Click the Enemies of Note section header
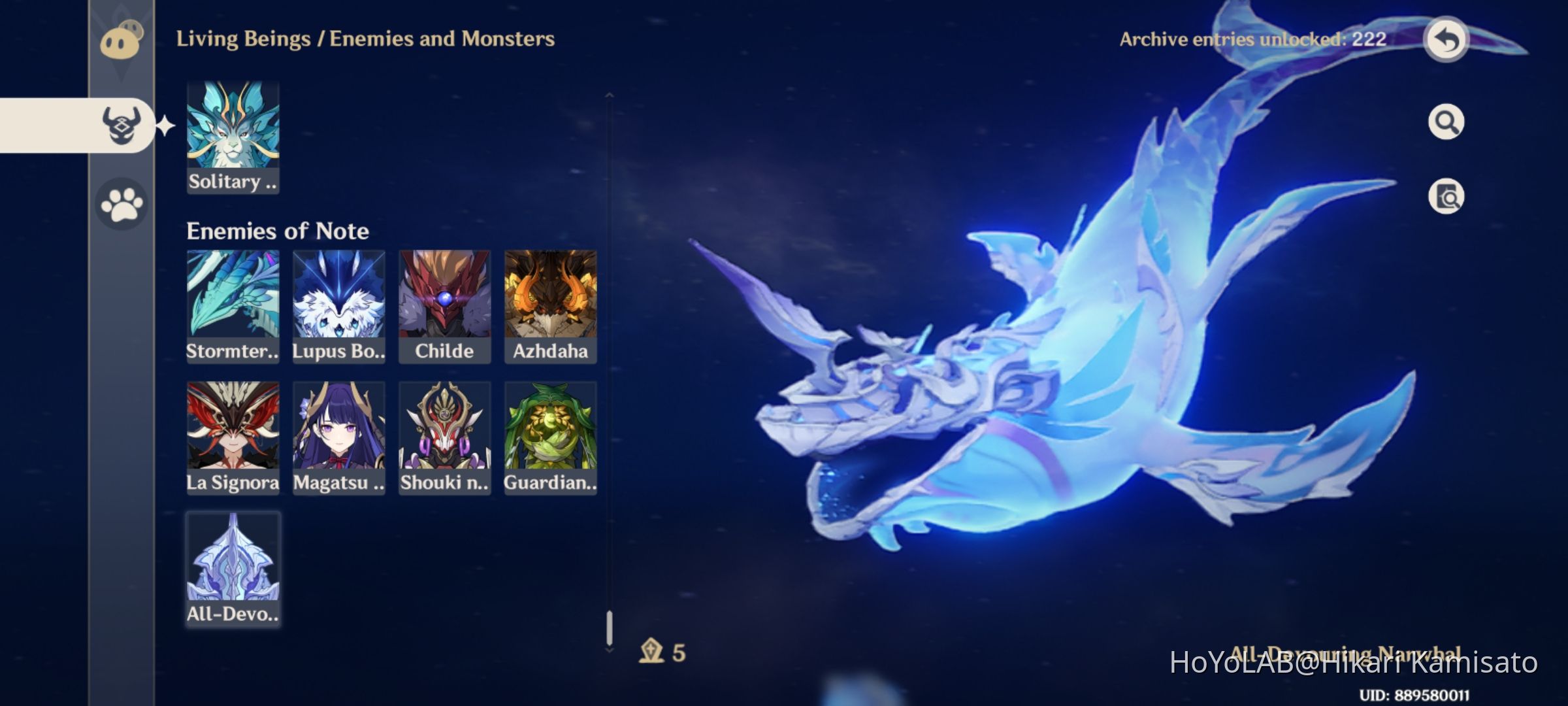The width and height of the screenshot is (1568, 706). (x=278, y=230)
